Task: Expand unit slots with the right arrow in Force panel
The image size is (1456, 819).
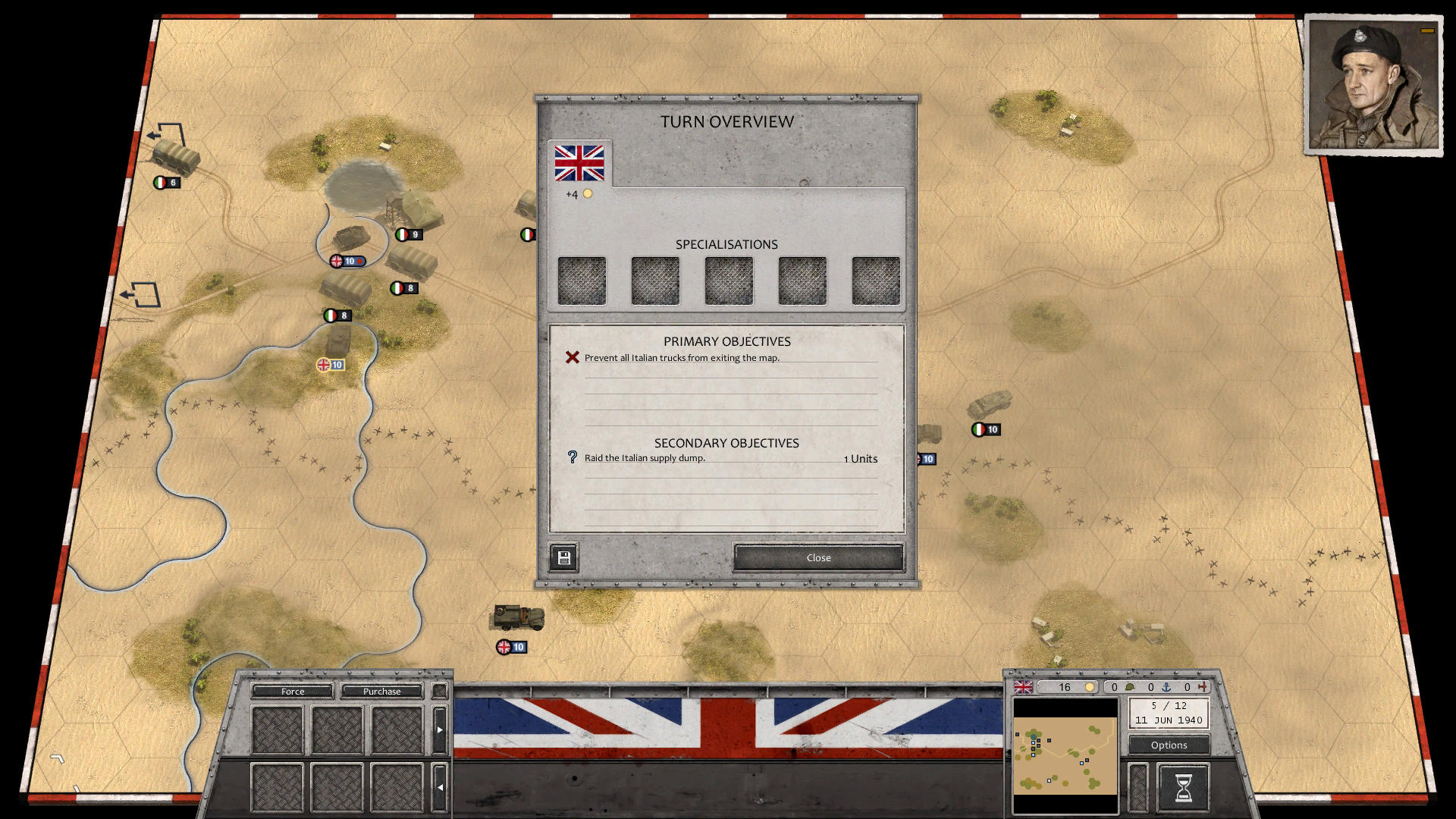Action: tap(440, 730)
